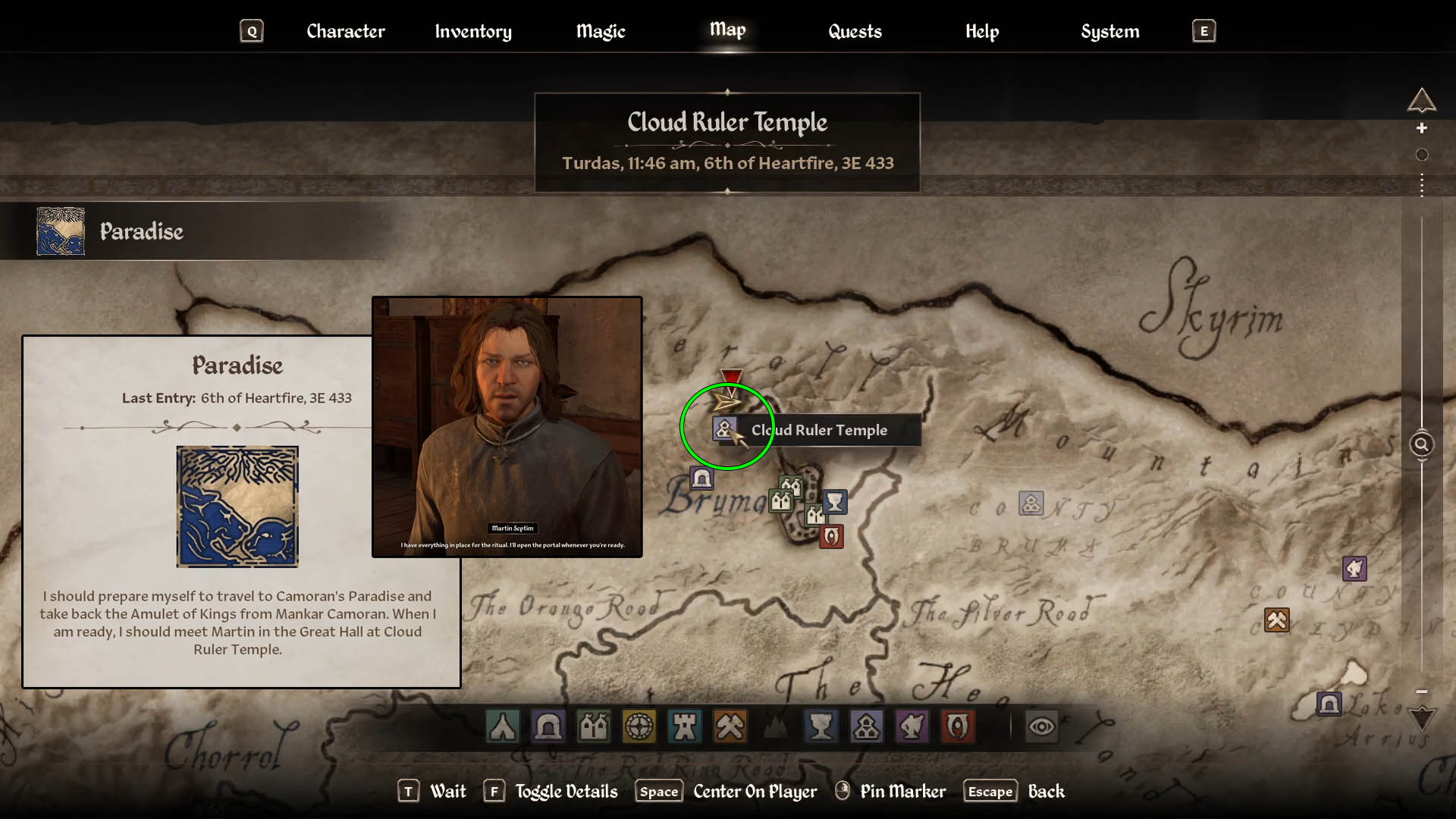Toggle the fort tower map filter
1456x819 pixels.
tap(685, 726)
